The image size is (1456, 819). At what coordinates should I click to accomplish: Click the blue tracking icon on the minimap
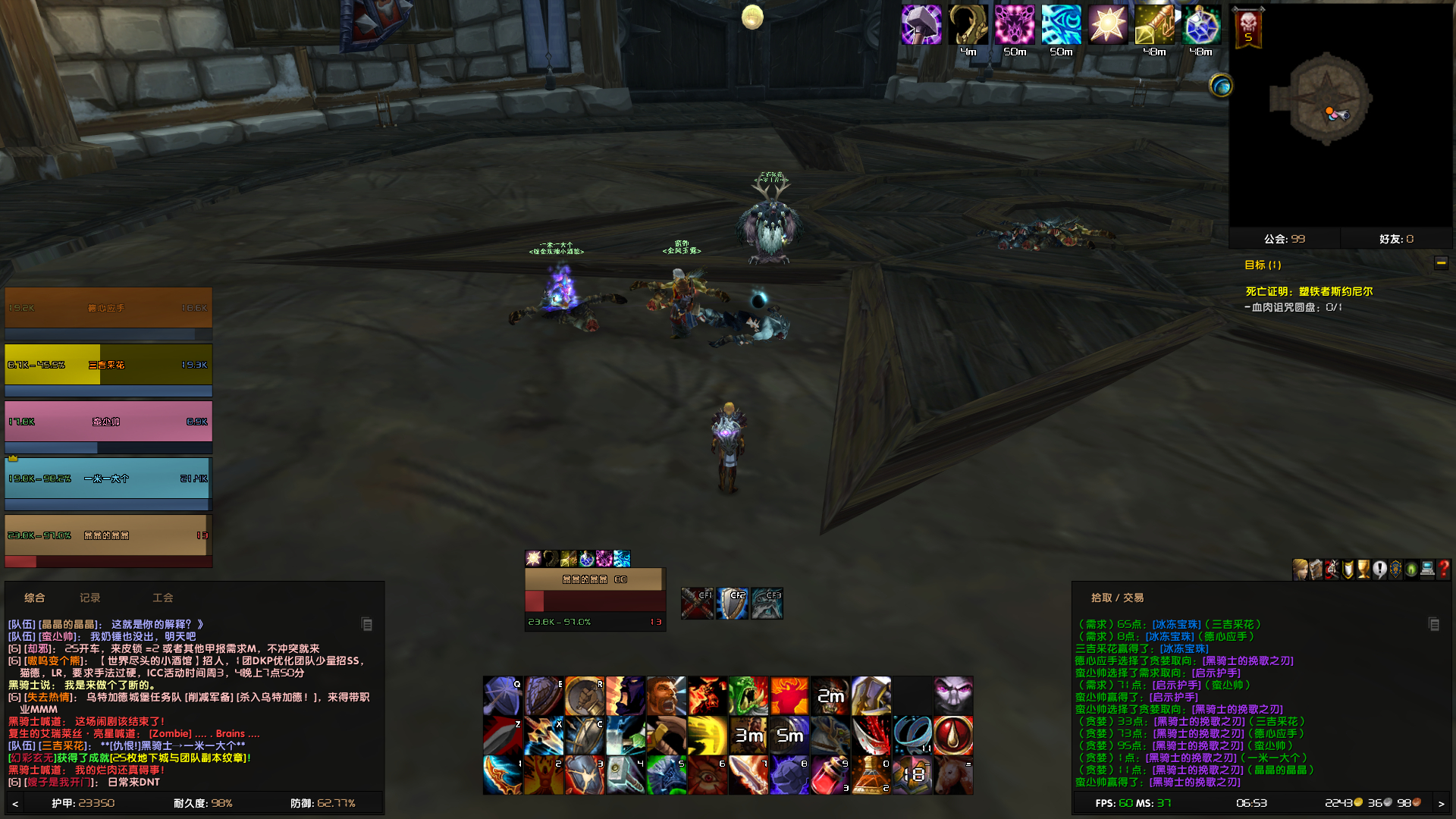1223,86
